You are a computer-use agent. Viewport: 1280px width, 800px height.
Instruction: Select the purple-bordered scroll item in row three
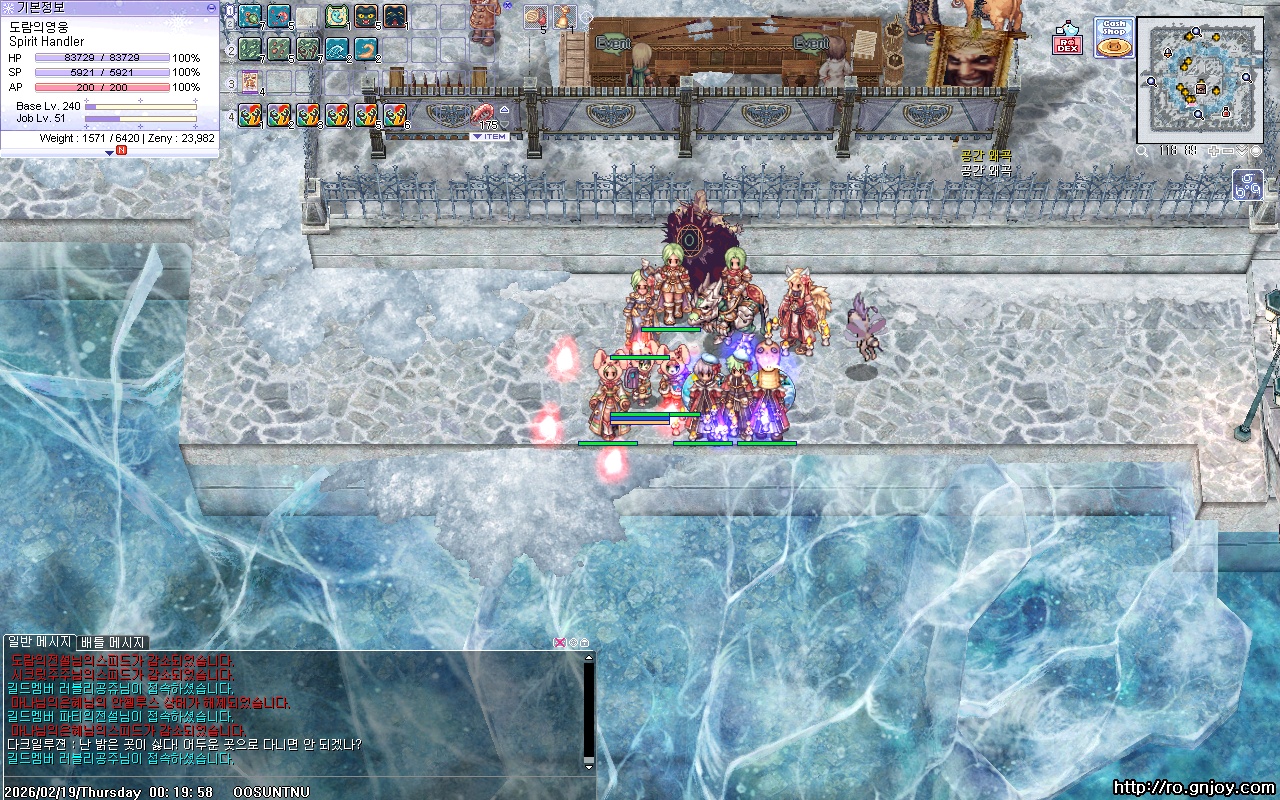click(x=250, y=82)
